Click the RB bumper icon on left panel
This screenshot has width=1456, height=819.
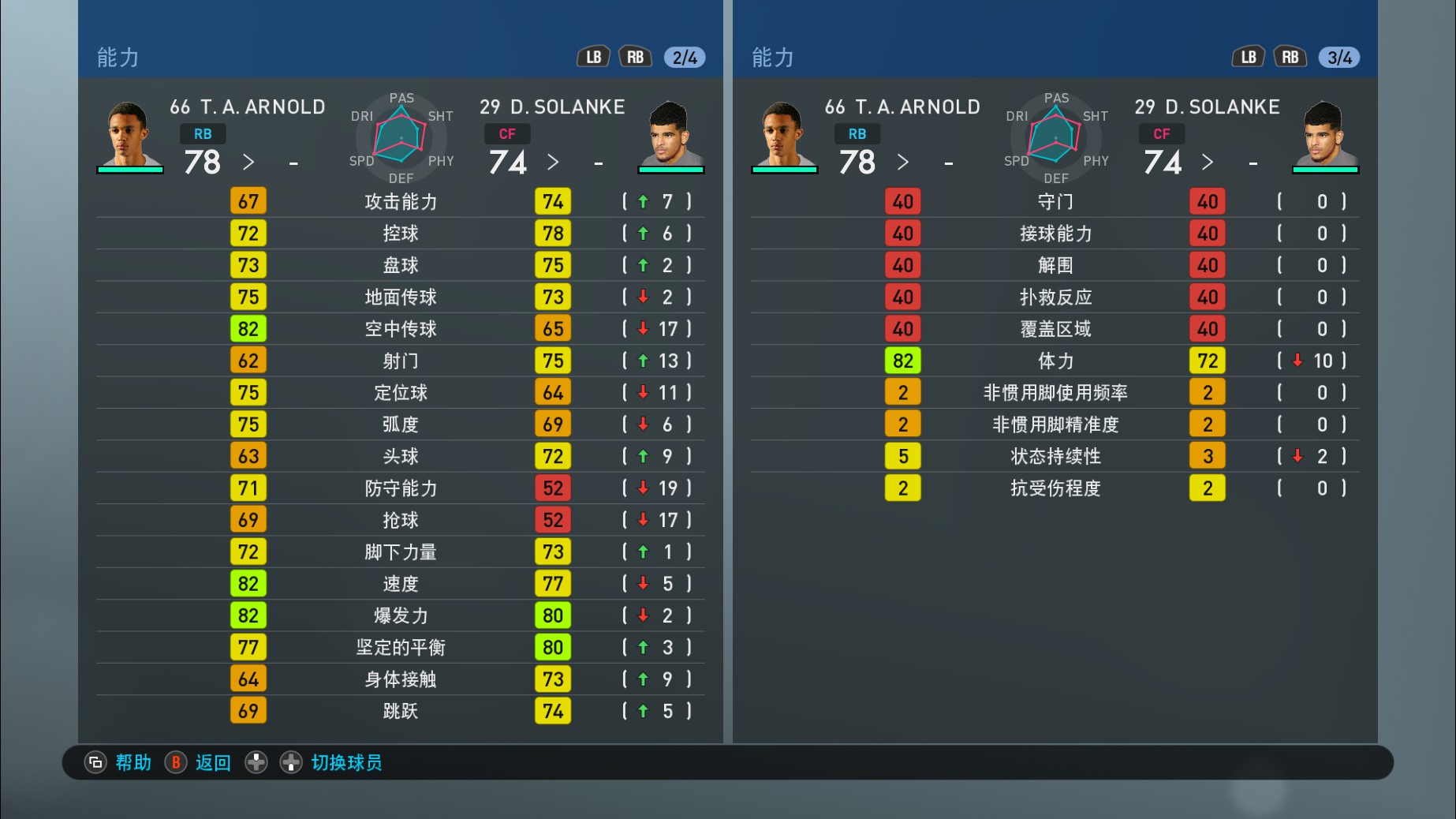pyautogui.click(x=636, y=56)
